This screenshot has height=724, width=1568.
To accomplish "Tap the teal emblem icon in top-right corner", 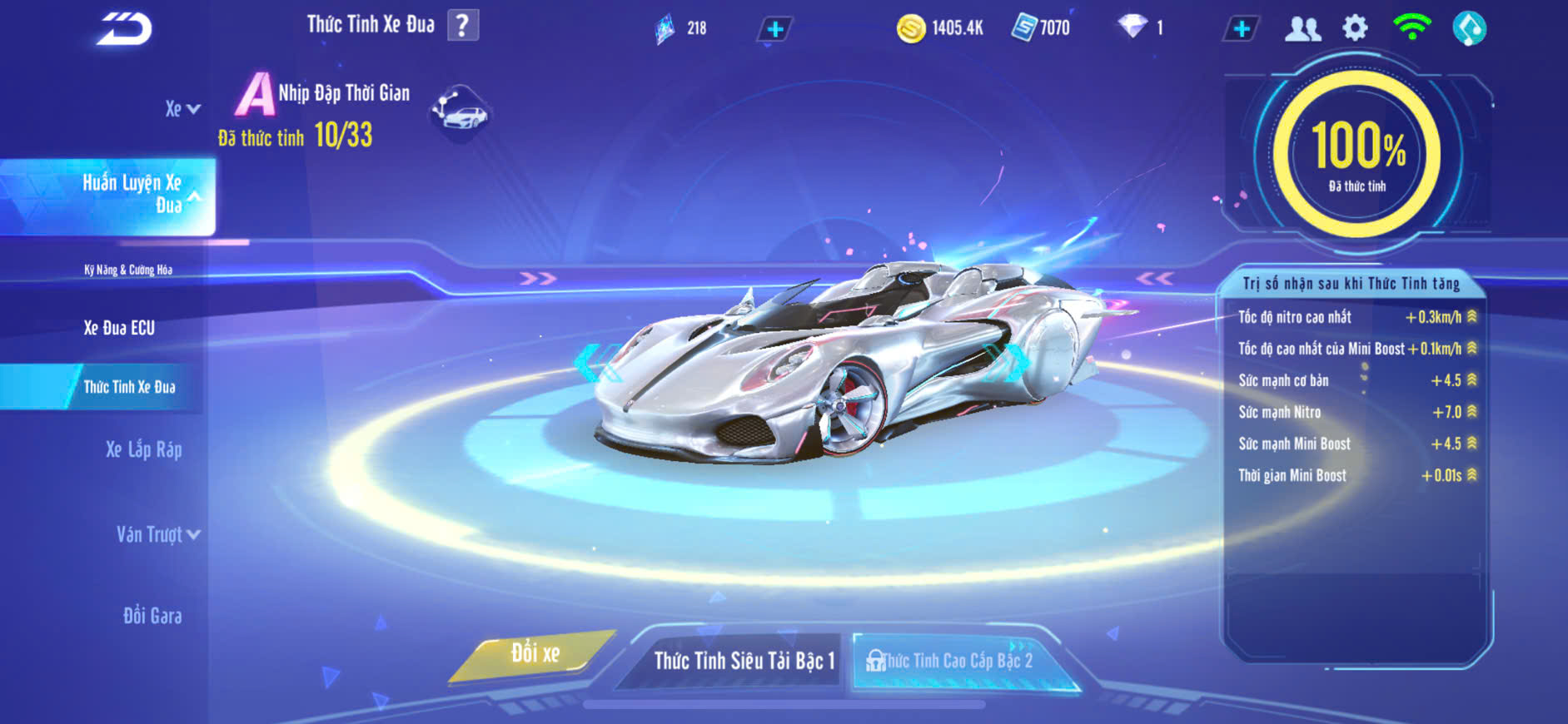I will pos(1469,29).
